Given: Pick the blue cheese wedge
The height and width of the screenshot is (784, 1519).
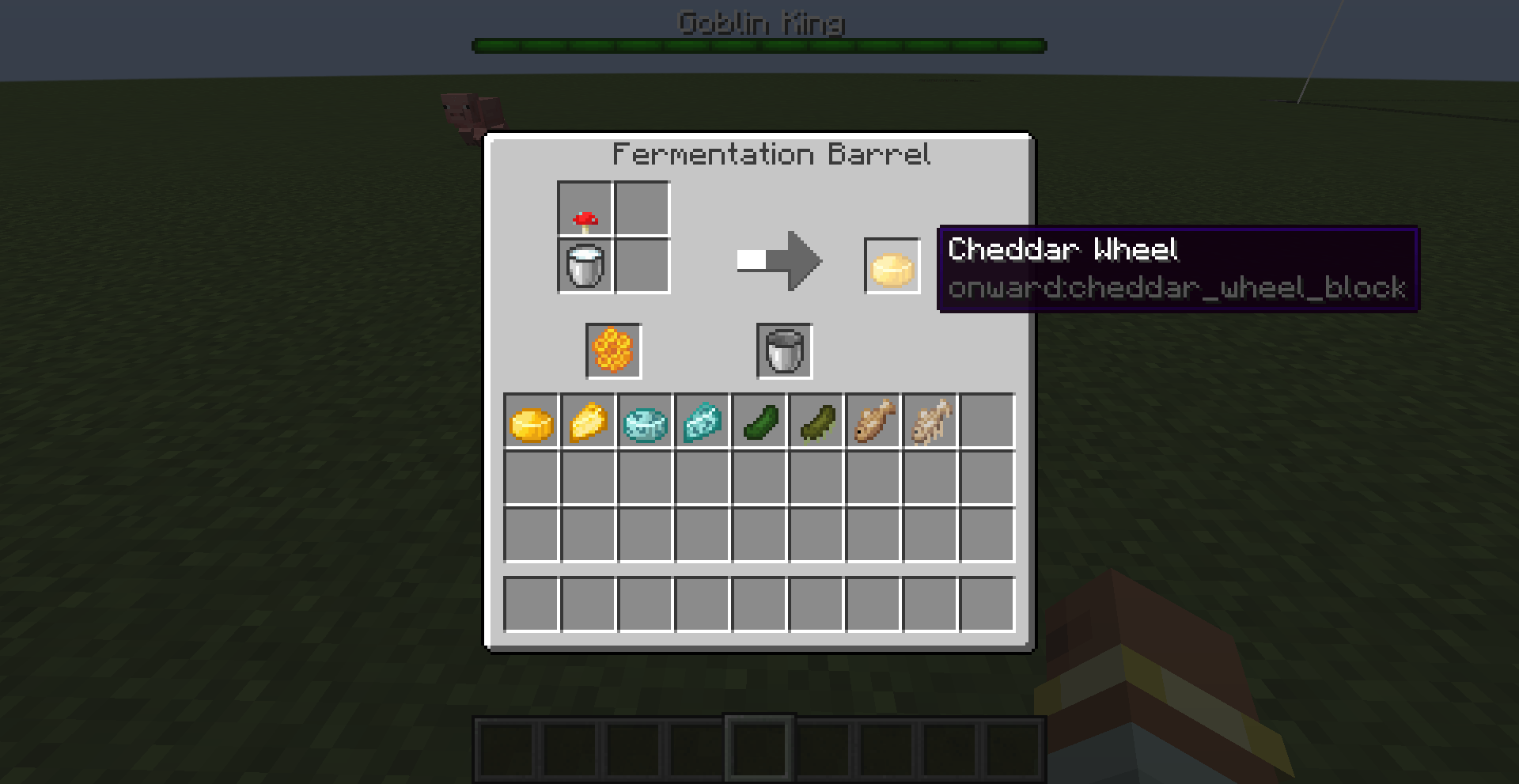Looking at the screenshot, I should (702, 422).
